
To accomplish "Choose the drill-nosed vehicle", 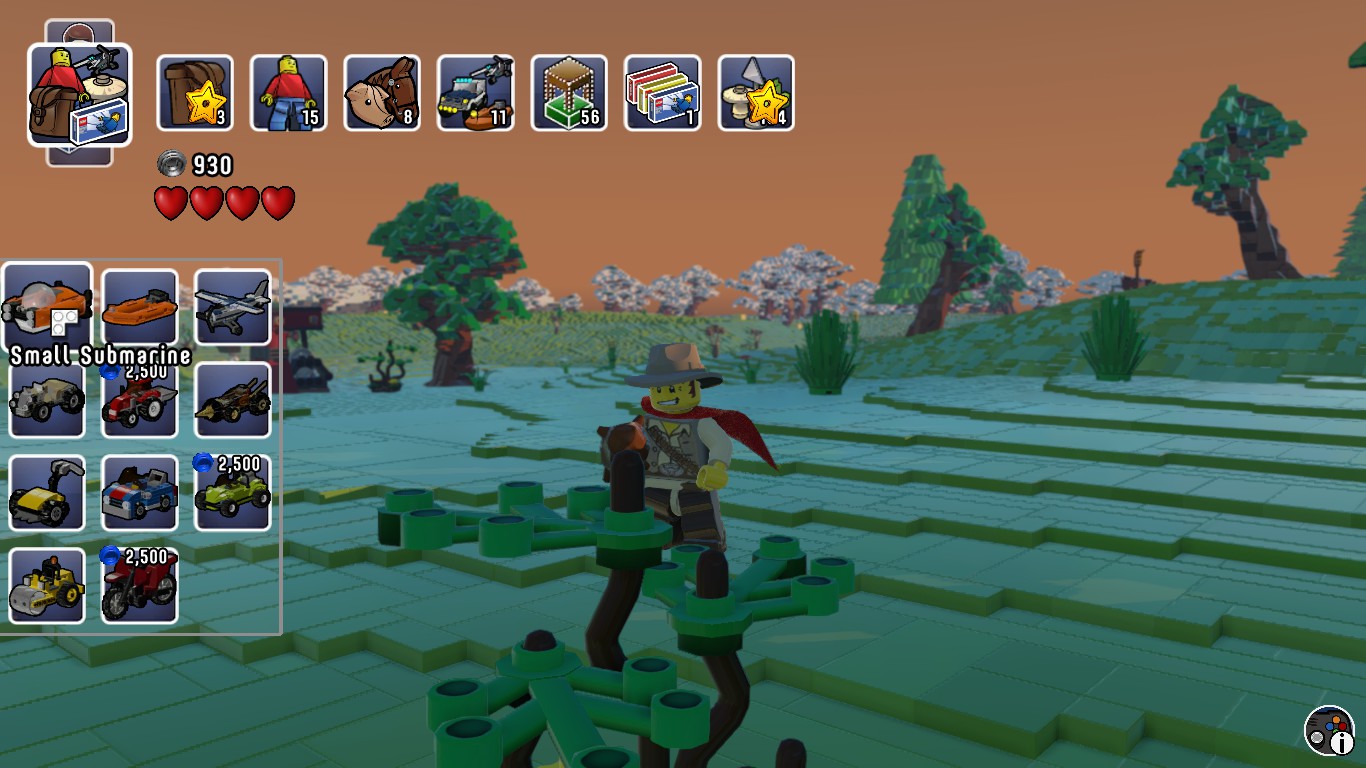I will tap(232, 400).
